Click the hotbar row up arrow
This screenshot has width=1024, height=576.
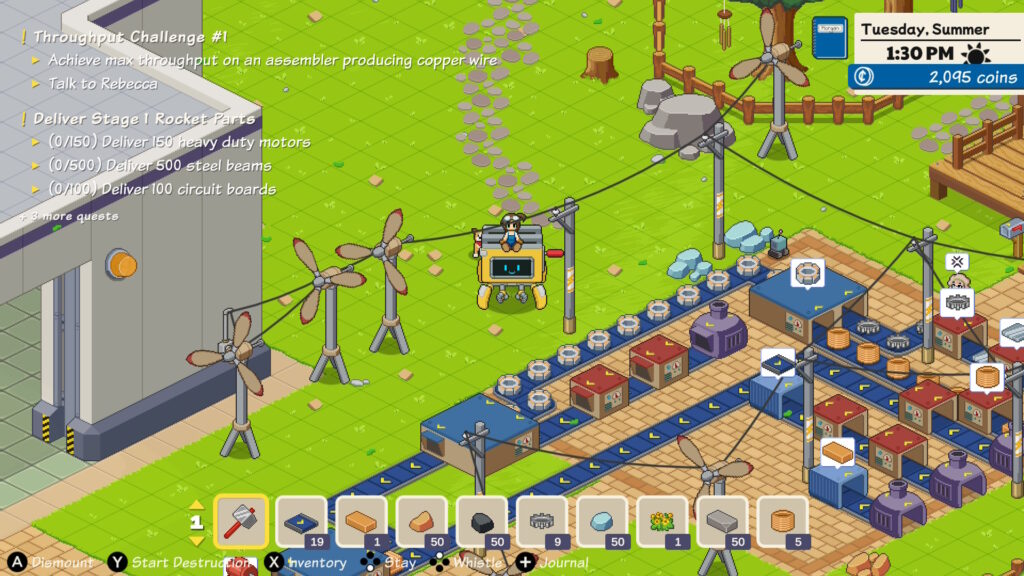tap(196, 505)
